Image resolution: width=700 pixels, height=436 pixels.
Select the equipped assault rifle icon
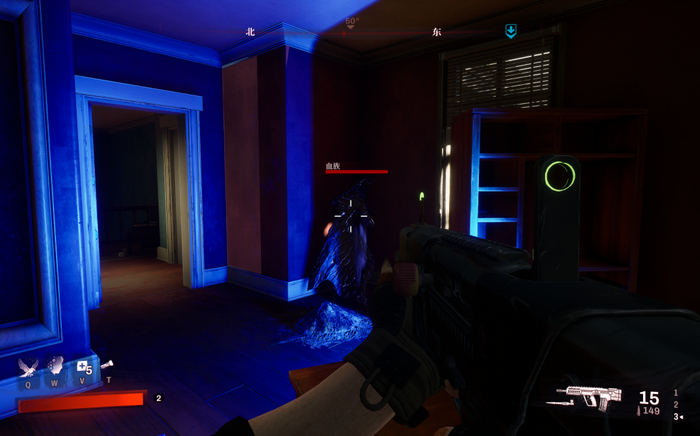point(594,394)
